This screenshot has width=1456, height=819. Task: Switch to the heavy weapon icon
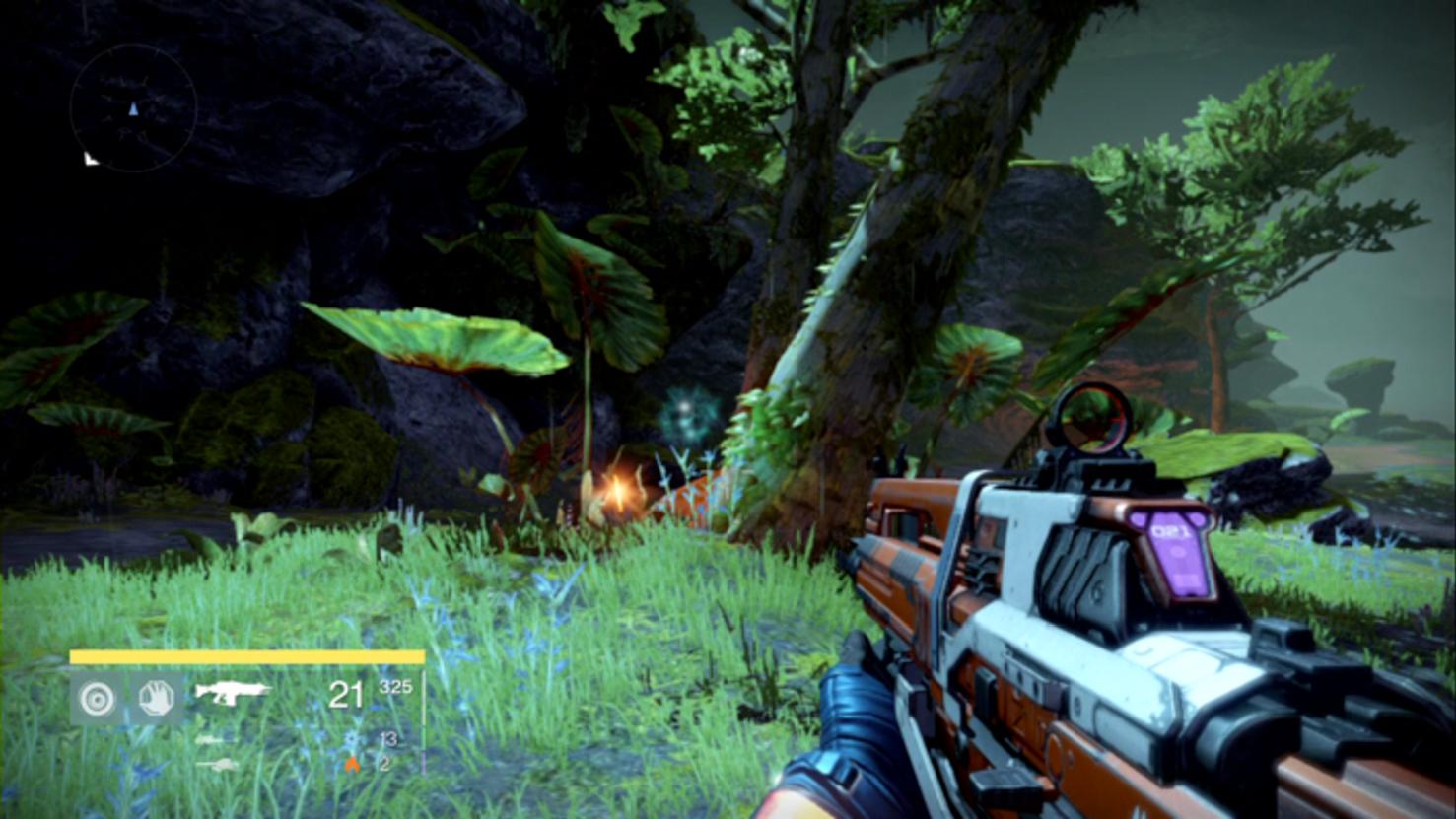(216, 764)
